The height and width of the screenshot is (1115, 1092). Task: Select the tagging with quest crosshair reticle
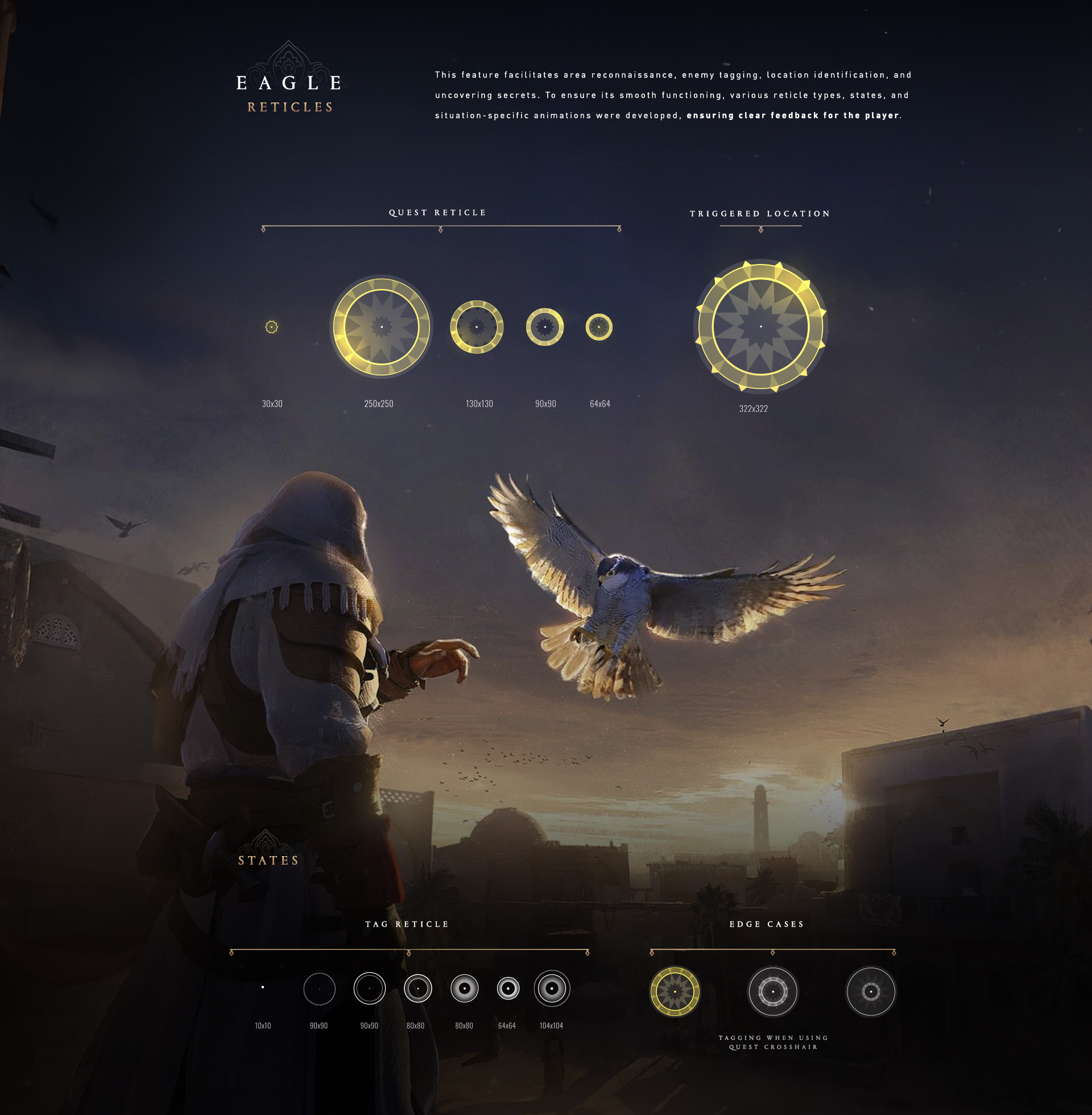[772, 991]
